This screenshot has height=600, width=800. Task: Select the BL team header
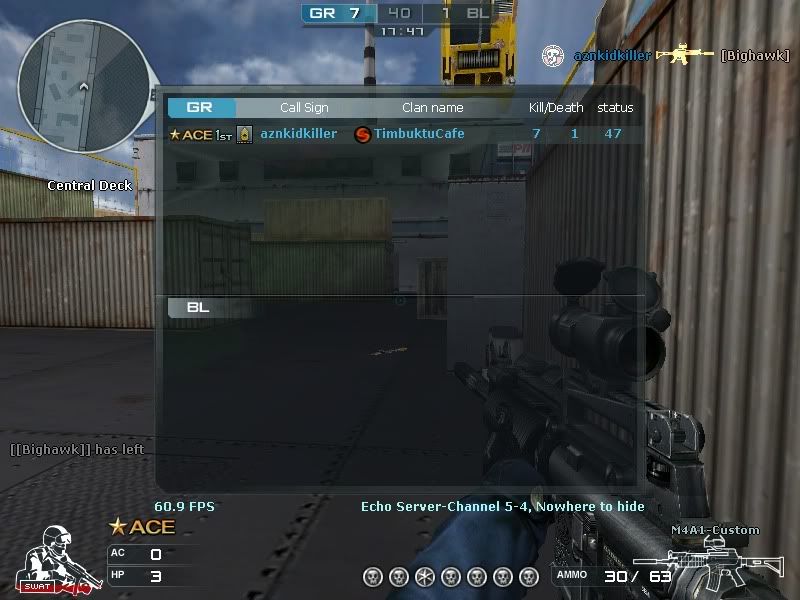[198, 307]
